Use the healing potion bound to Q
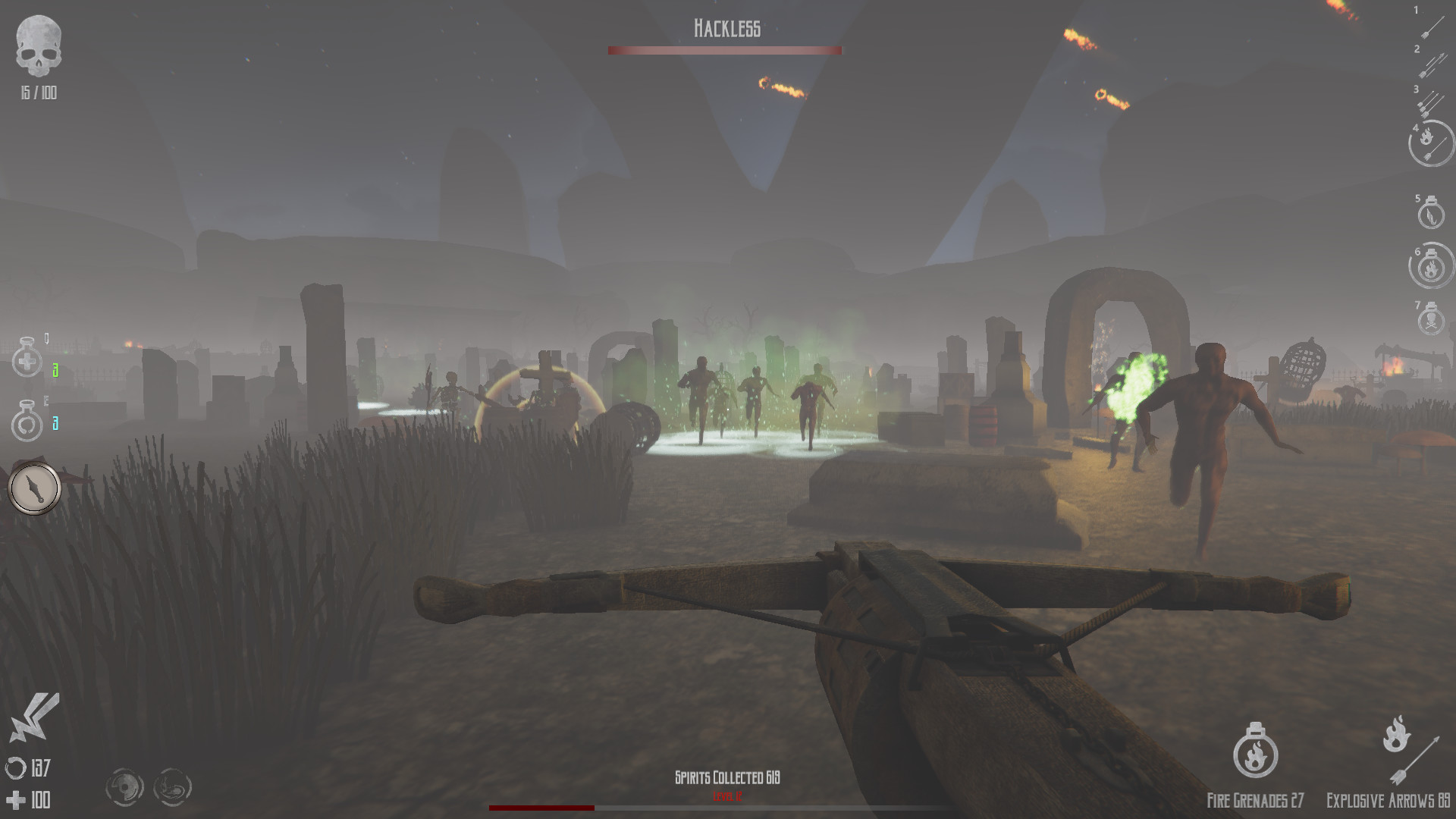This screenshot has width=1456, height=819. (x=27, y=359)
